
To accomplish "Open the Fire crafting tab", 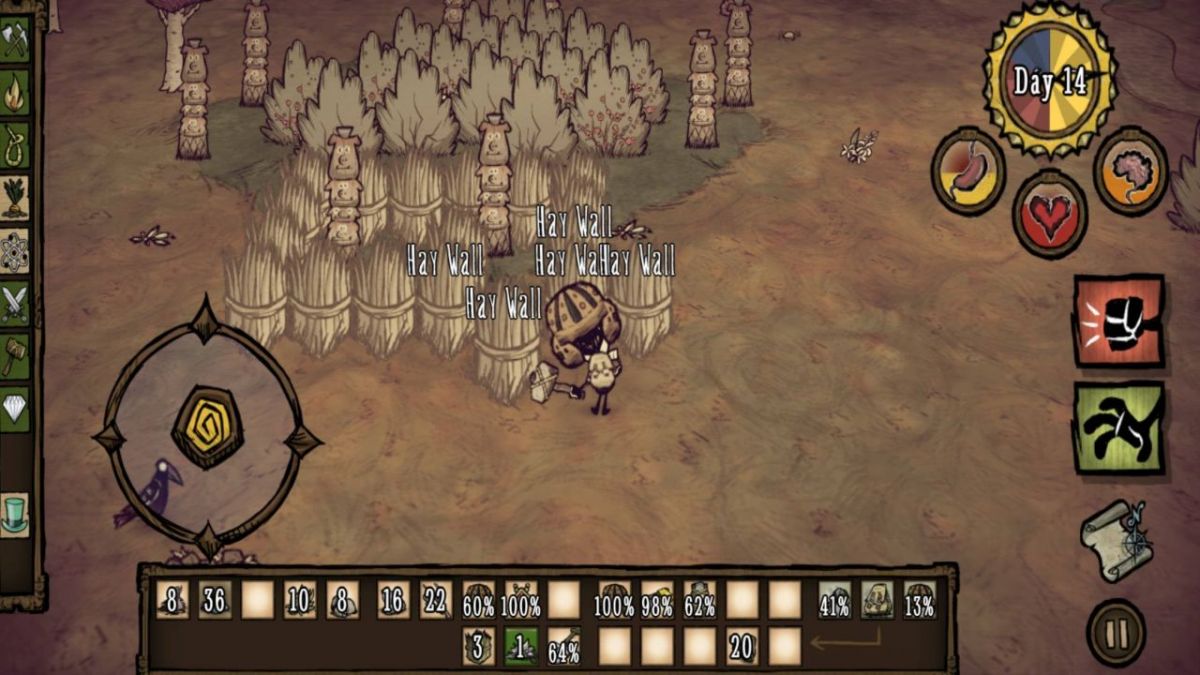I will coord(15,92).
